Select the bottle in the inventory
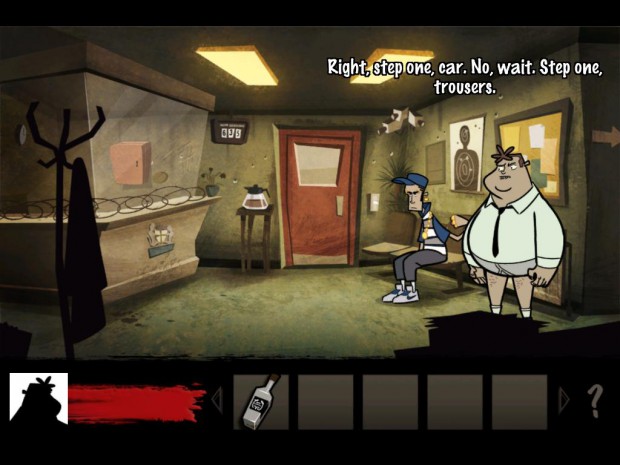This screenshot has height=465, width=620. (x=260, y=402)
